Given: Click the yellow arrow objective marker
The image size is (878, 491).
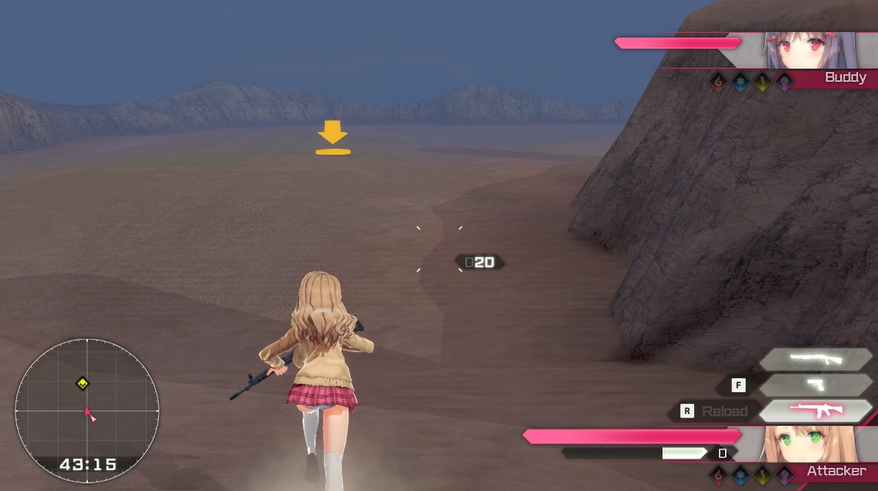Looking at the screenshot, I should tap(333, 138).
